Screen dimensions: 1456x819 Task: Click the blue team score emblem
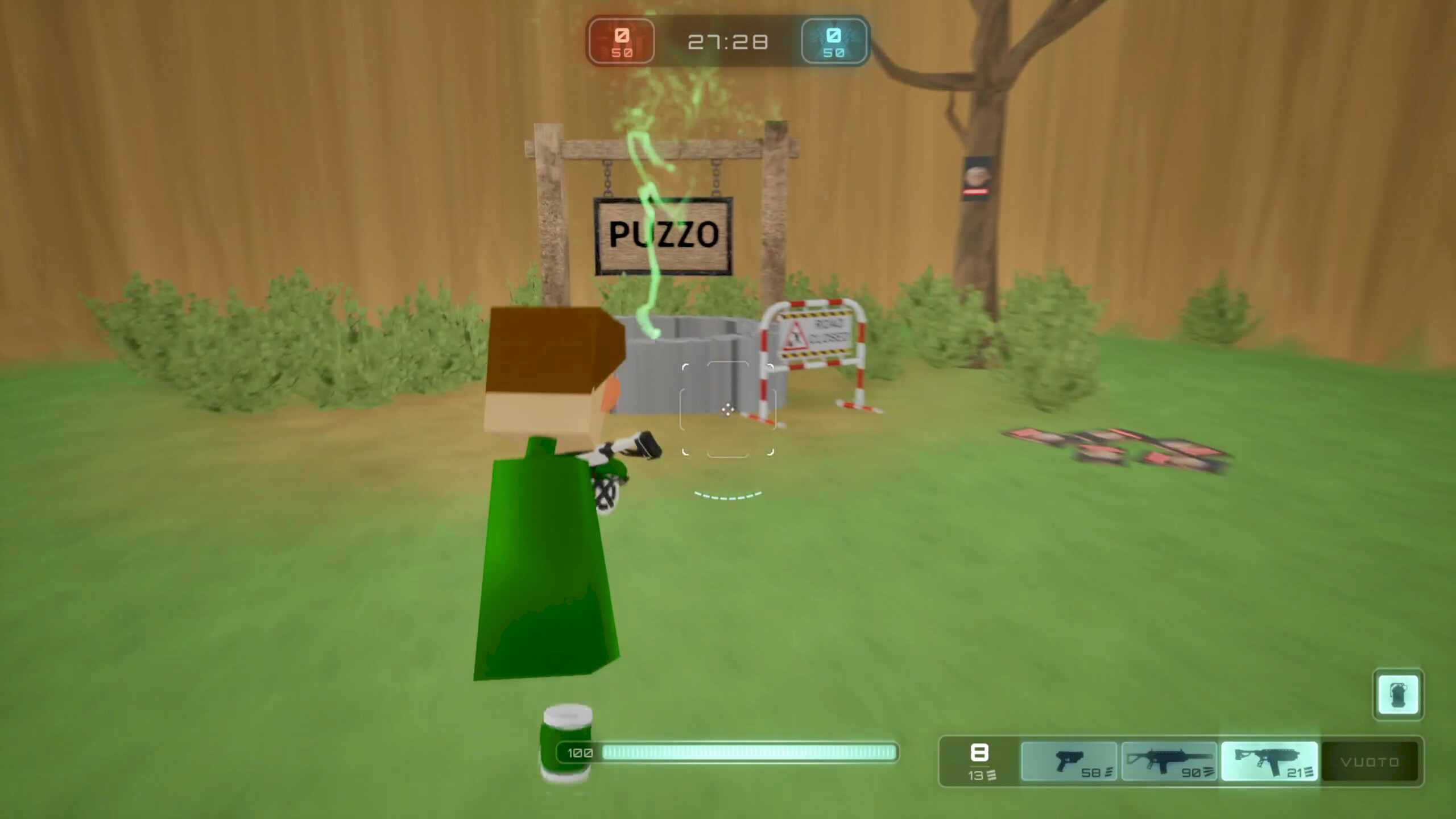click(x=834, y=40)
